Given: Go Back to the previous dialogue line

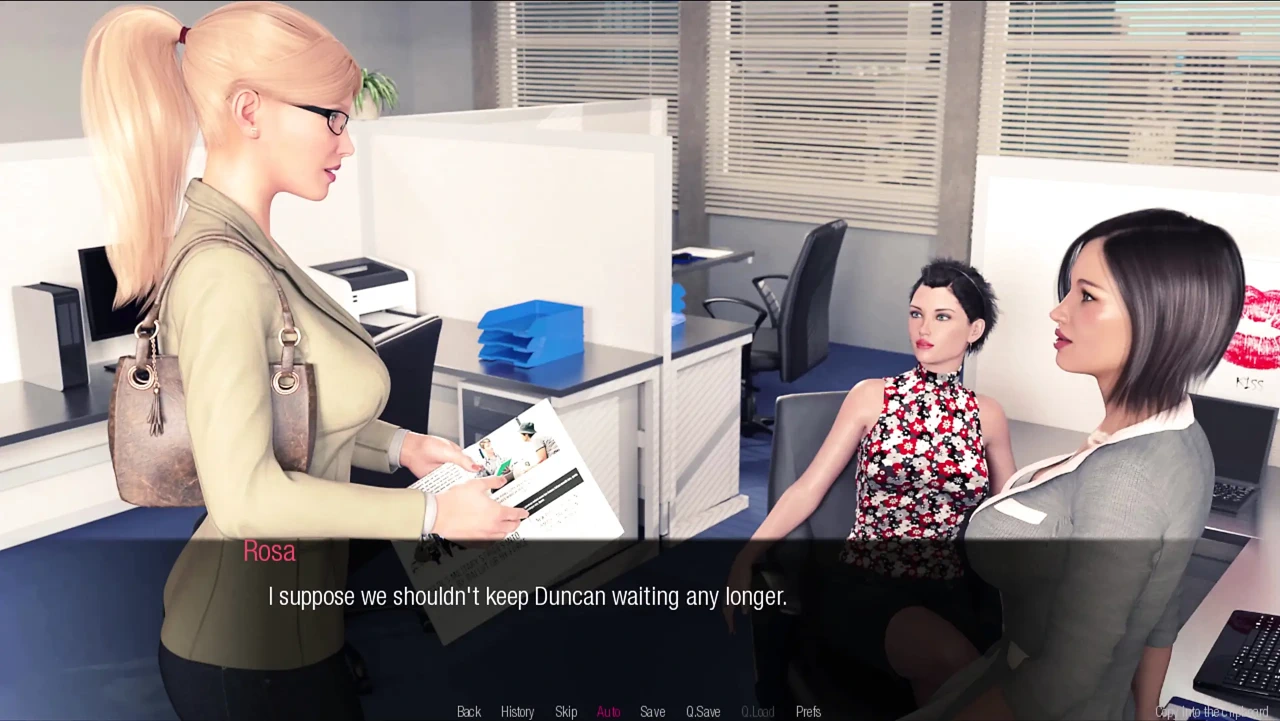Looking at the screenshot, I should 468,711.
